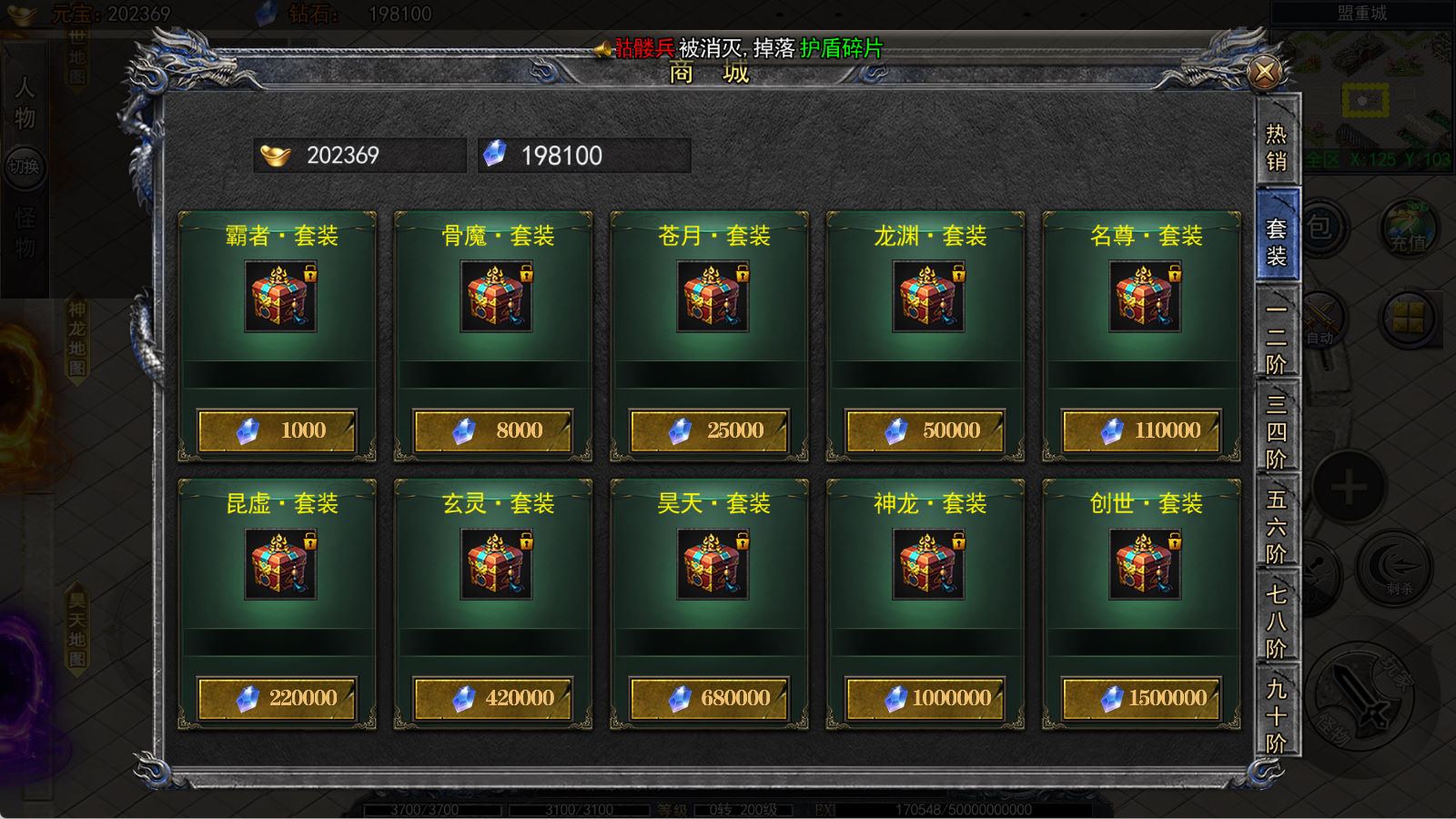Choose the 七八阶 tab
This screenshot has height=819, width=1456.
click(1277, 622)
